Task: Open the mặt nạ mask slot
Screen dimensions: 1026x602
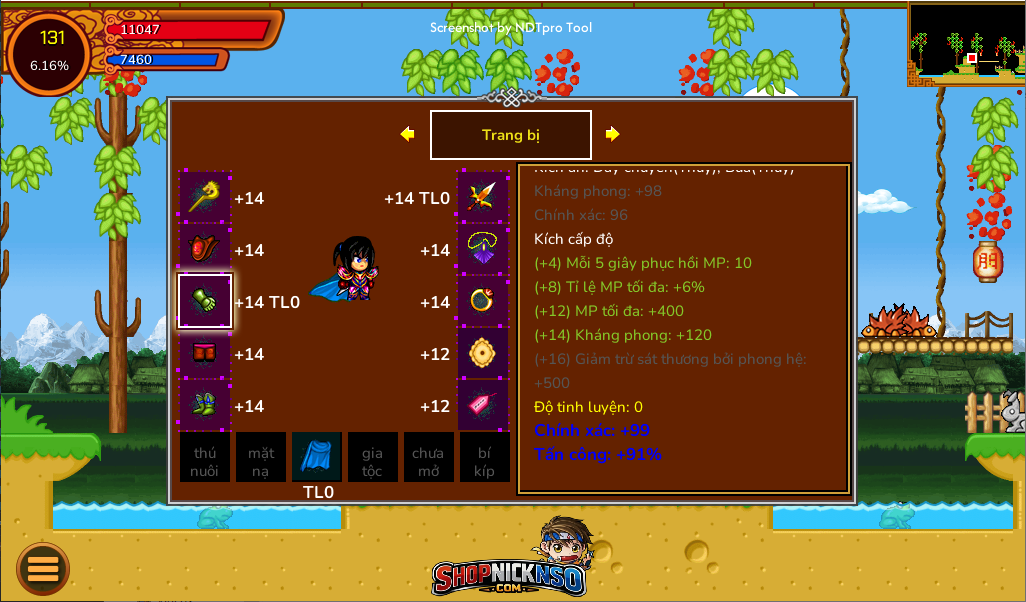Action: pyautogui.click(x=261, y=457)
